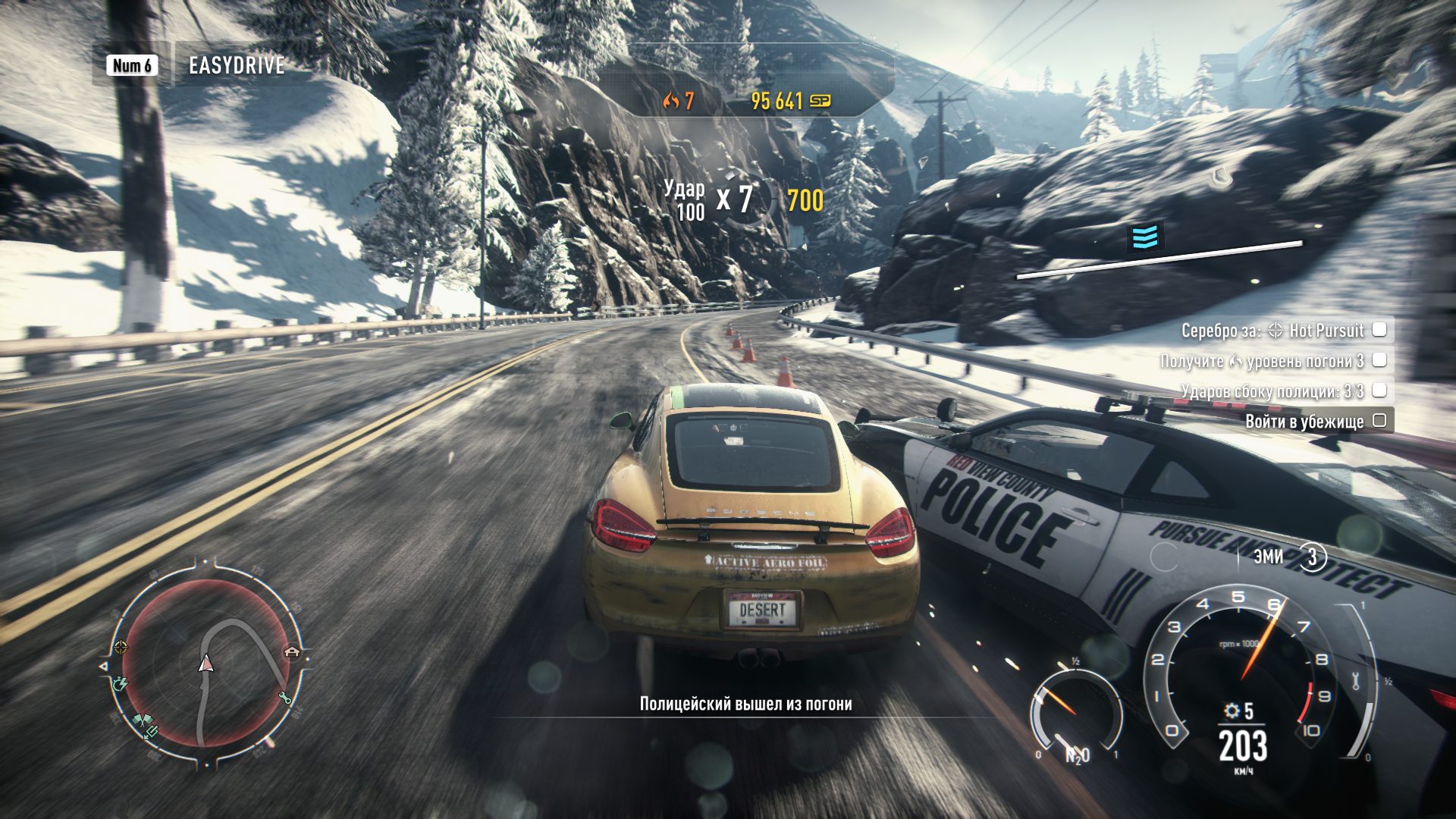Click the gold crosshair Hot Pursuit minimap marker

pyautogui.click(x=121, y=647)
